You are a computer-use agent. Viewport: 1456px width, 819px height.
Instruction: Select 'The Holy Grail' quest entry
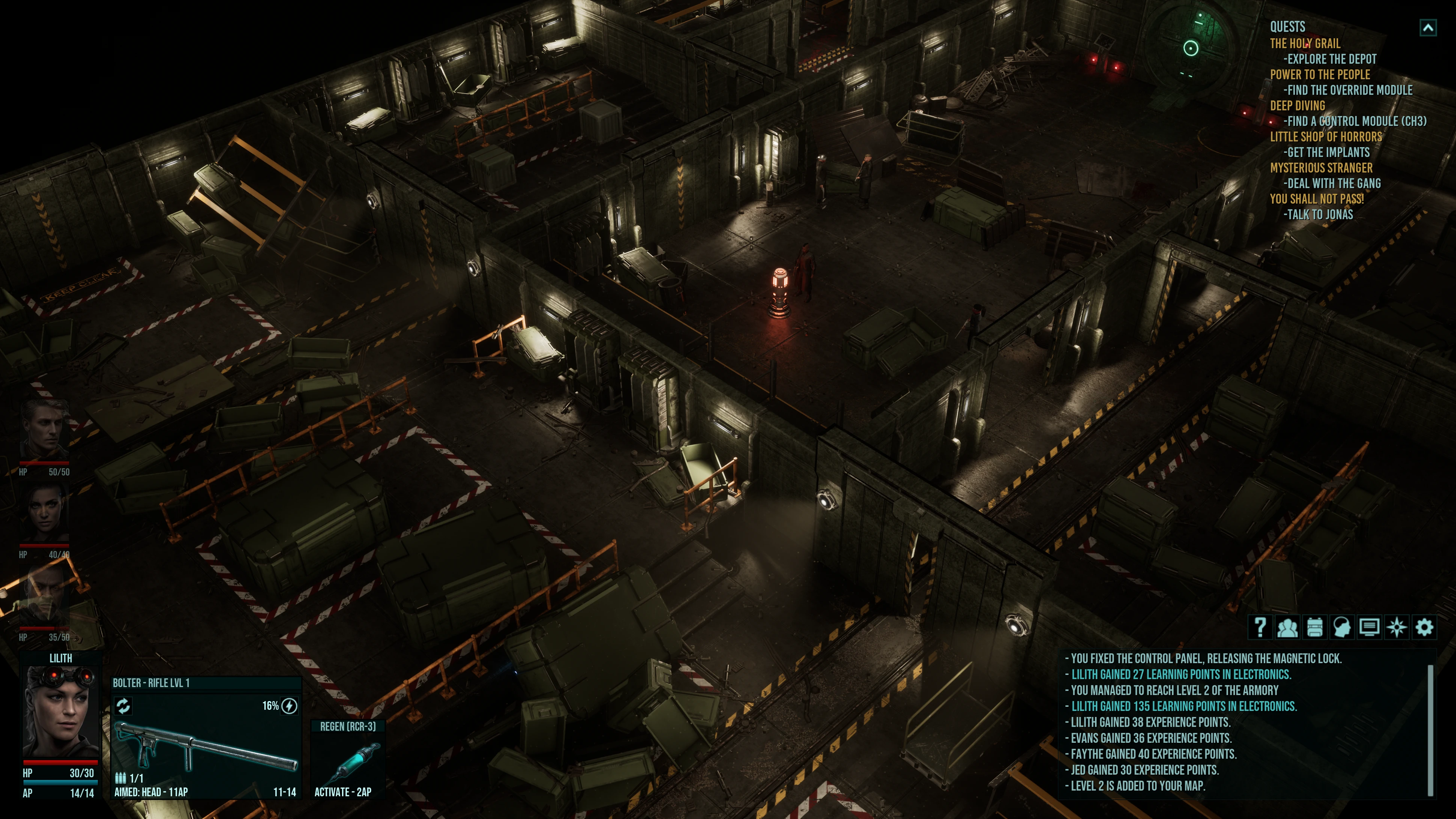tap(1305, 44)
